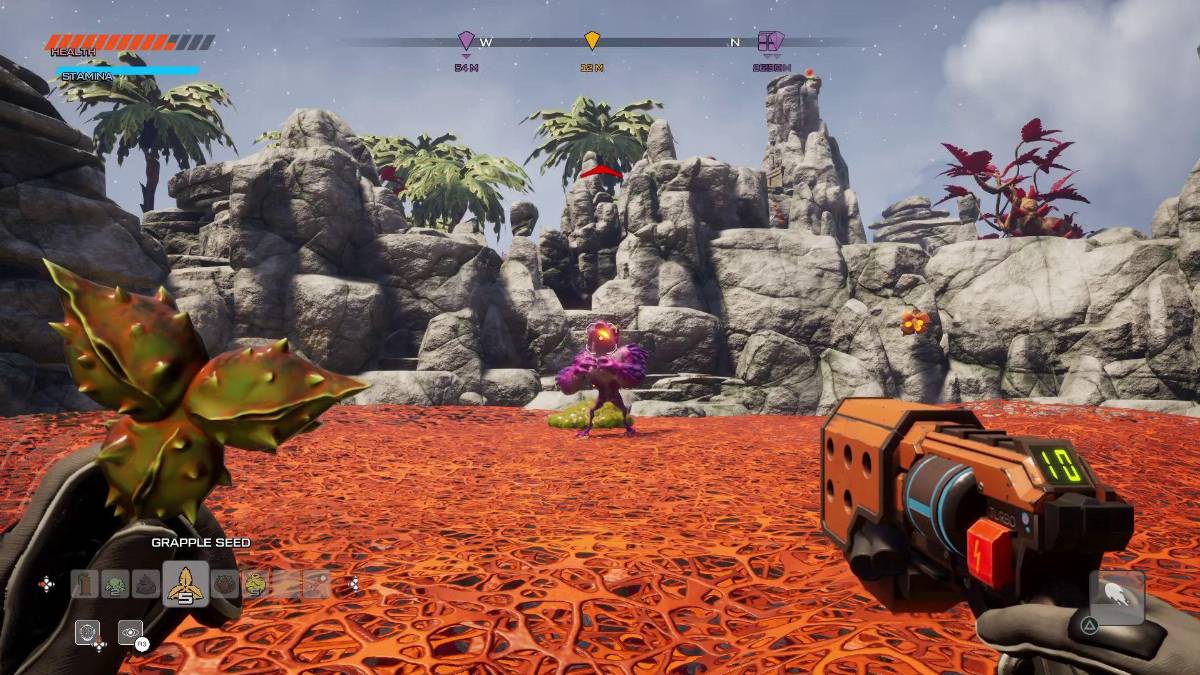Activate the white dash ability icon

coord(1117,597)
